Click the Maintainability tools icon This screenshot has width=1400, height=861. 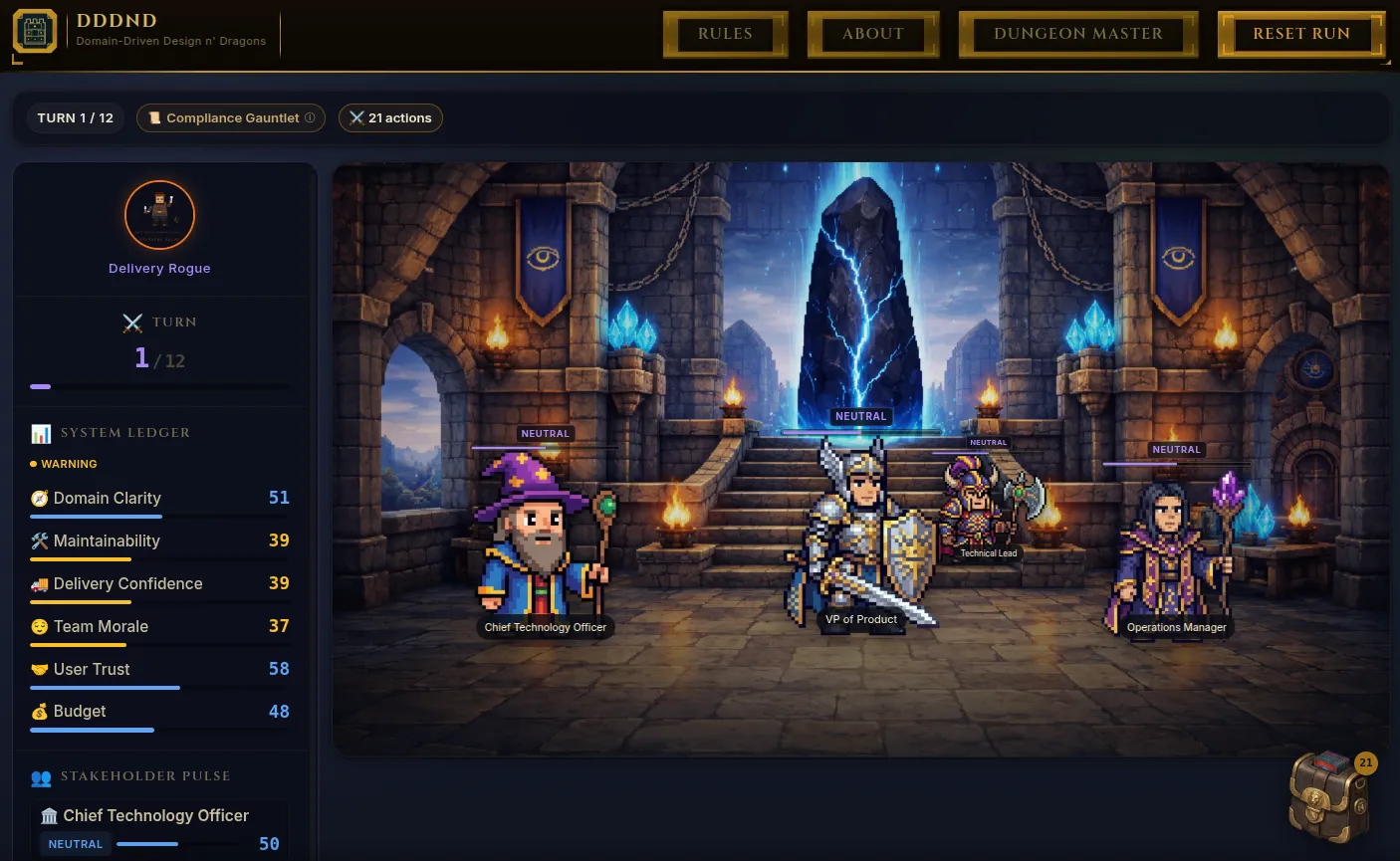point(40,540)
